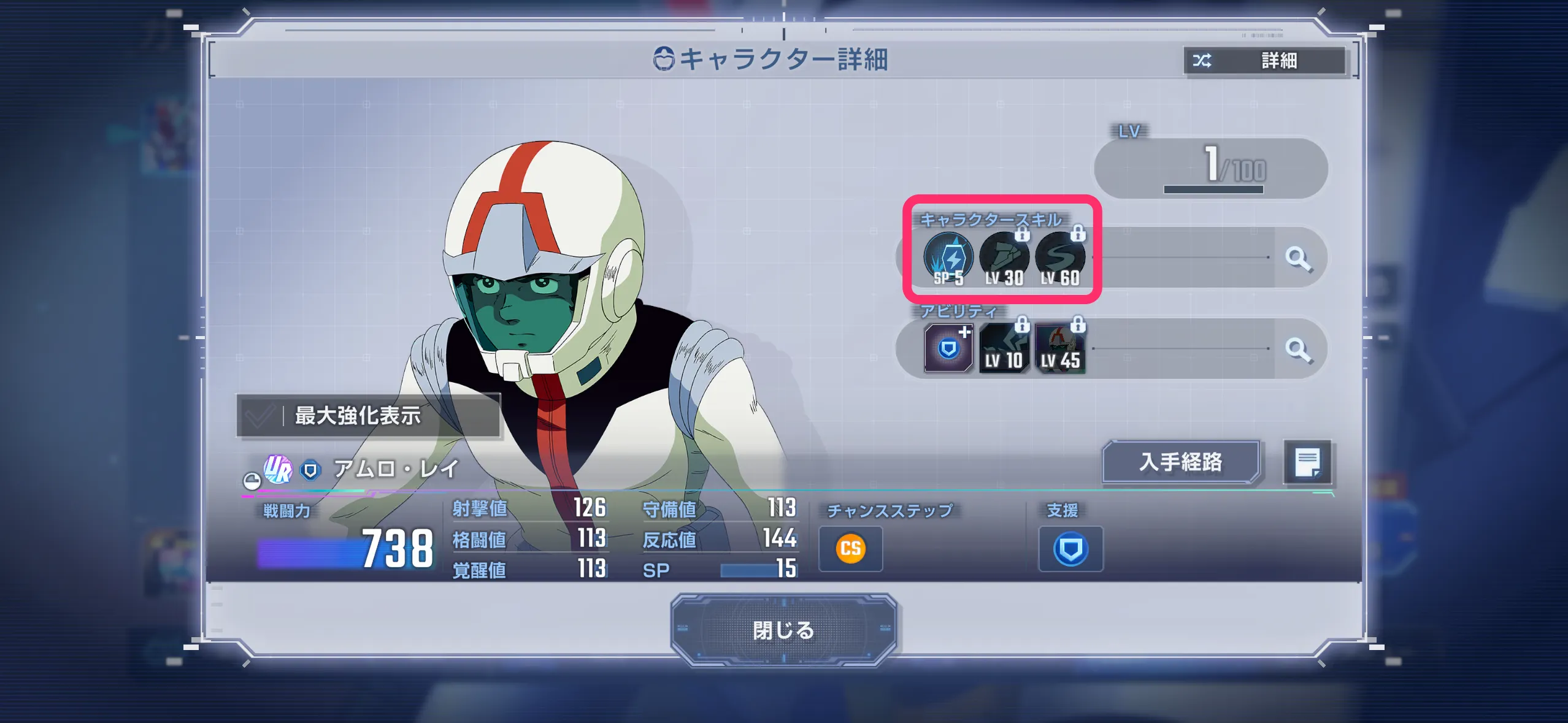Click the 支援 support shield icon
The image size is (1568, 723).
(x=1070, y=548)
